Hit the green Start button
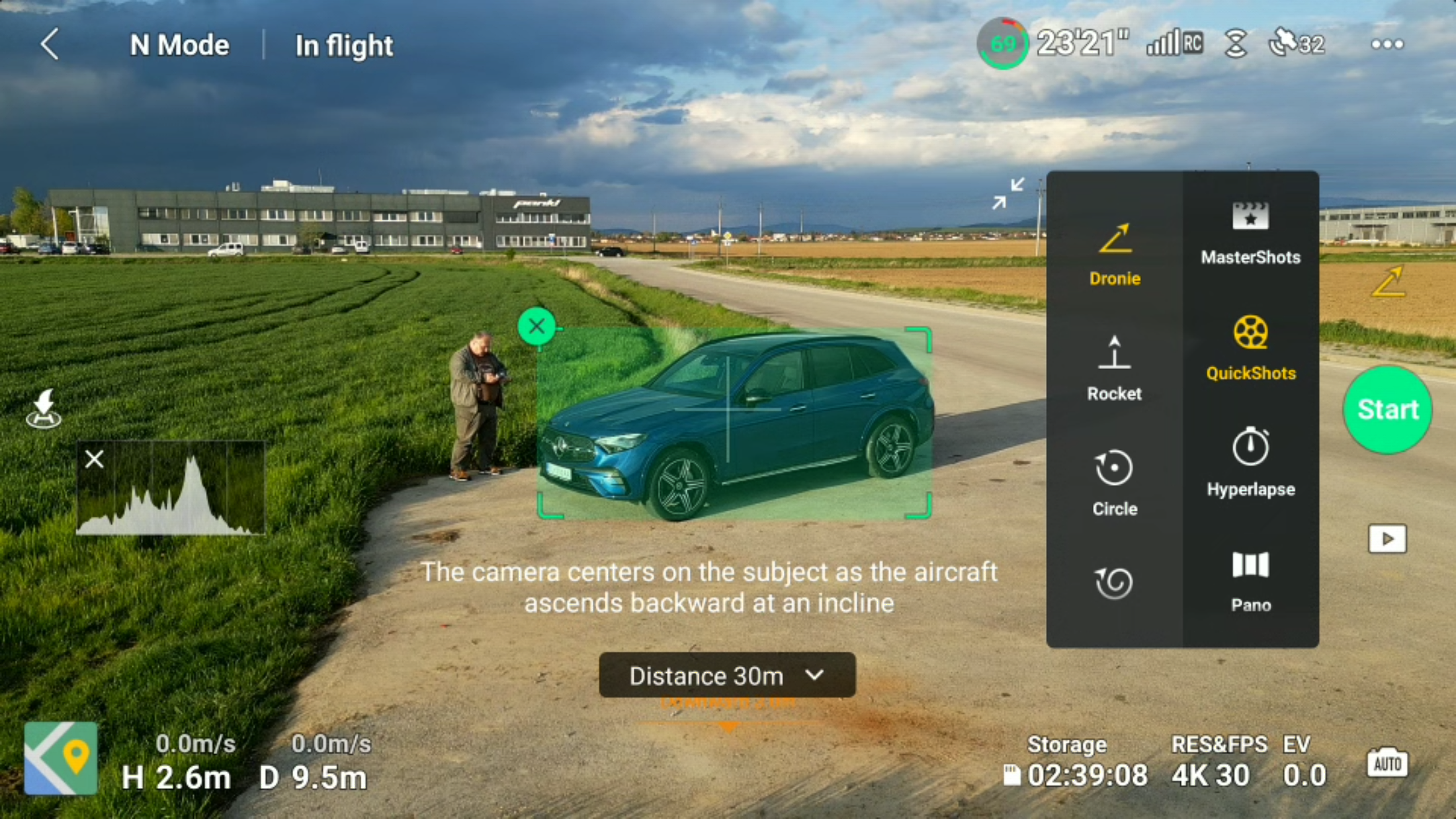Image resolution: width=1456 pixels, height=819 pixels. click(x=1387, y=410)
